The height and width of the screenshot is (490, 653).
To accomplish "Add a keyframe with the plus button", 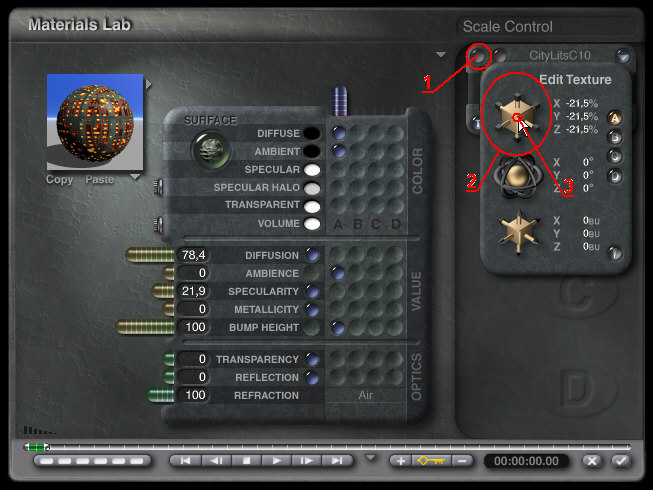I will [400, 461].
